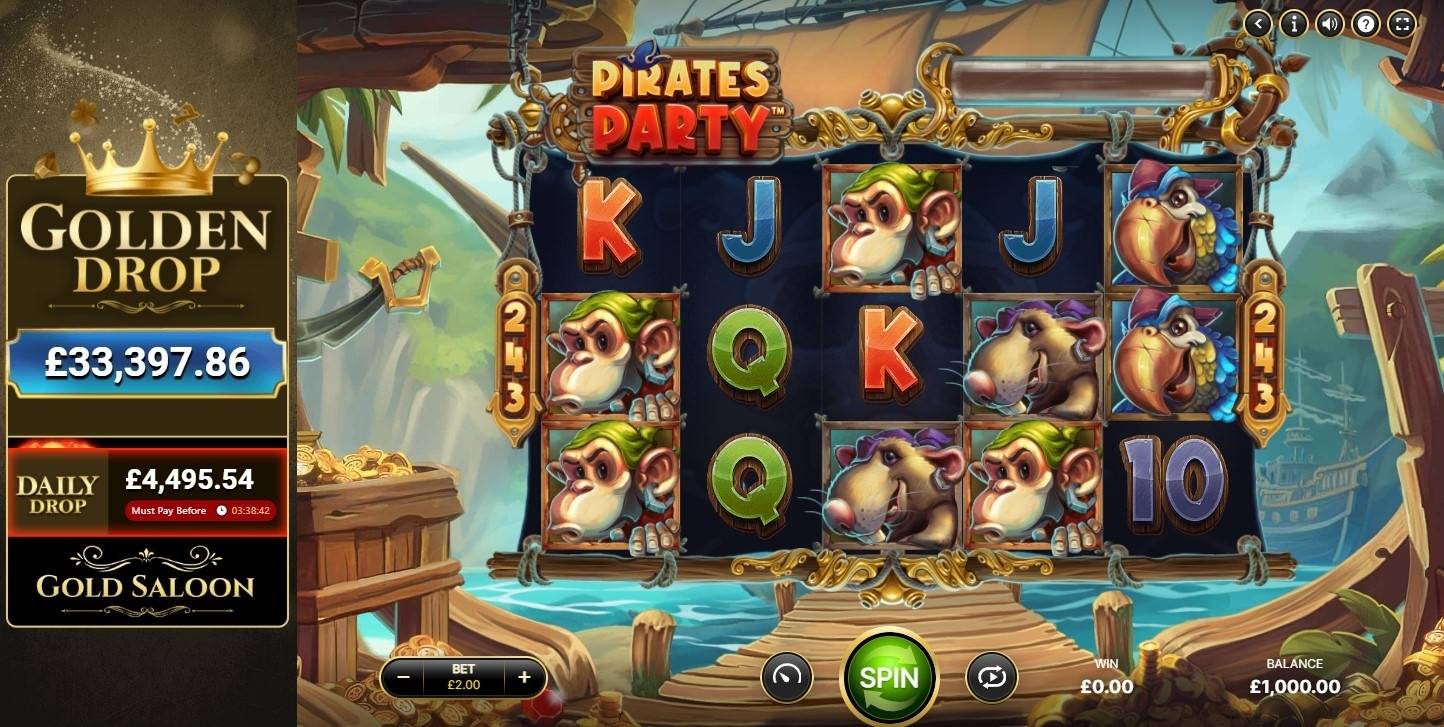This screenshot has height=727, width=1444.
Task: Select the Golden Drop jackpot banner
Action: 147,243
